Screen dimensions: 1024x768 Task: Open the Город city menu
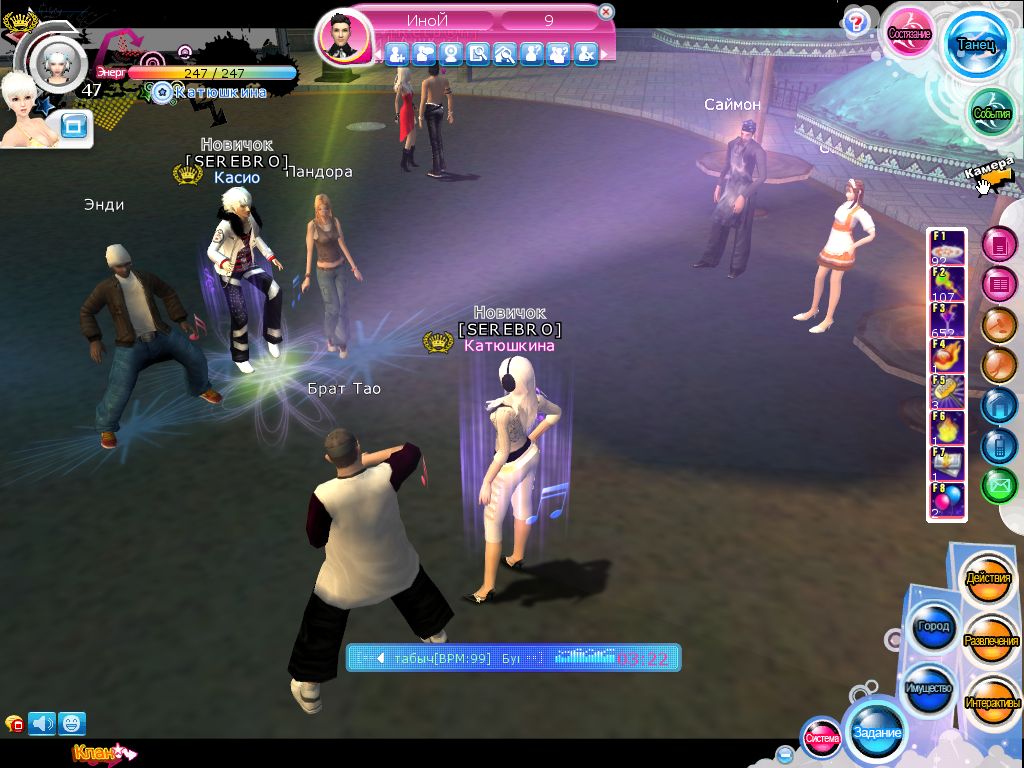click(x=932, y=626)
